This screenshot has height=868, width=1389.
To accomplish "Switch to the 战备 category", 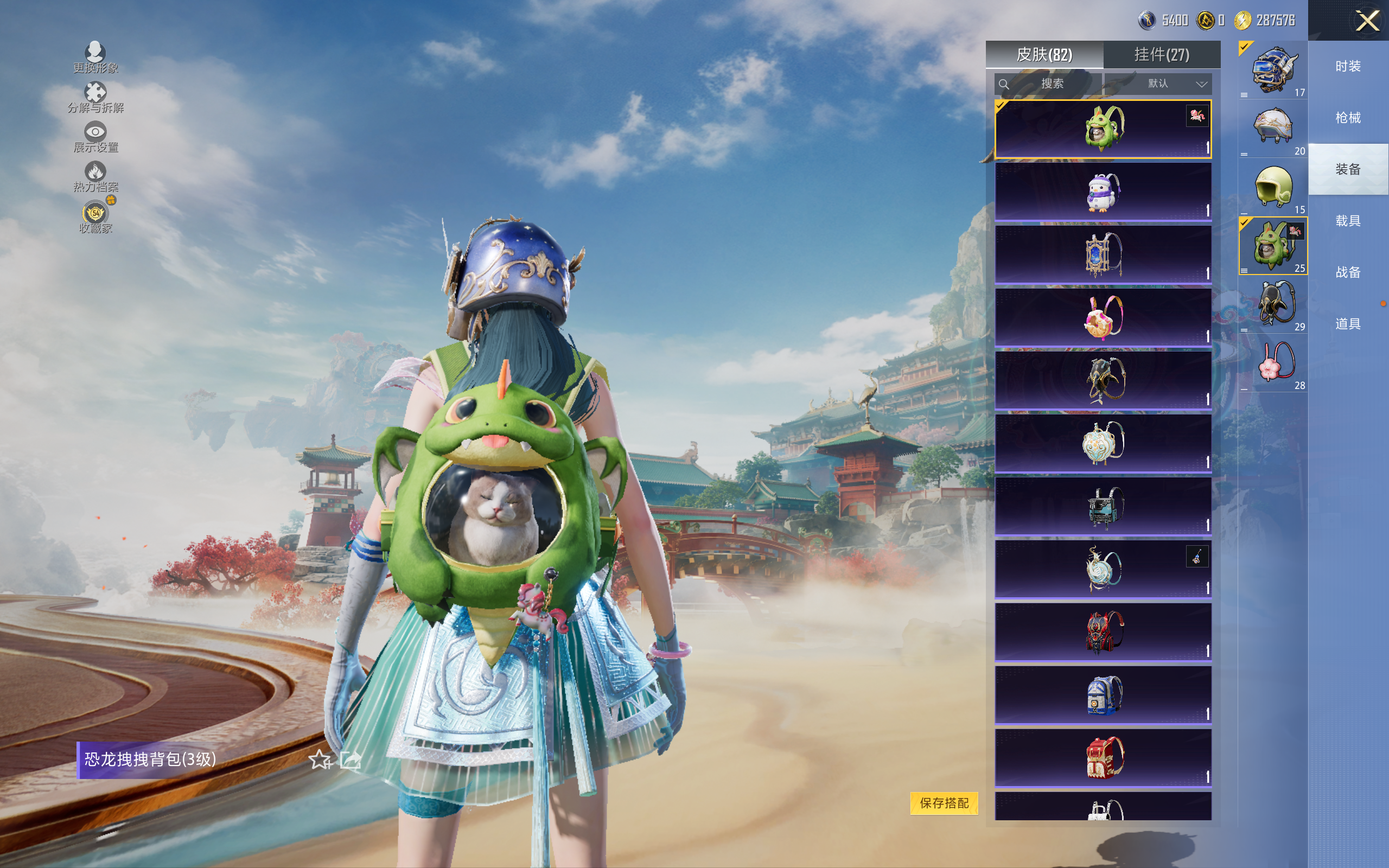I will (x=1348, y=272).
